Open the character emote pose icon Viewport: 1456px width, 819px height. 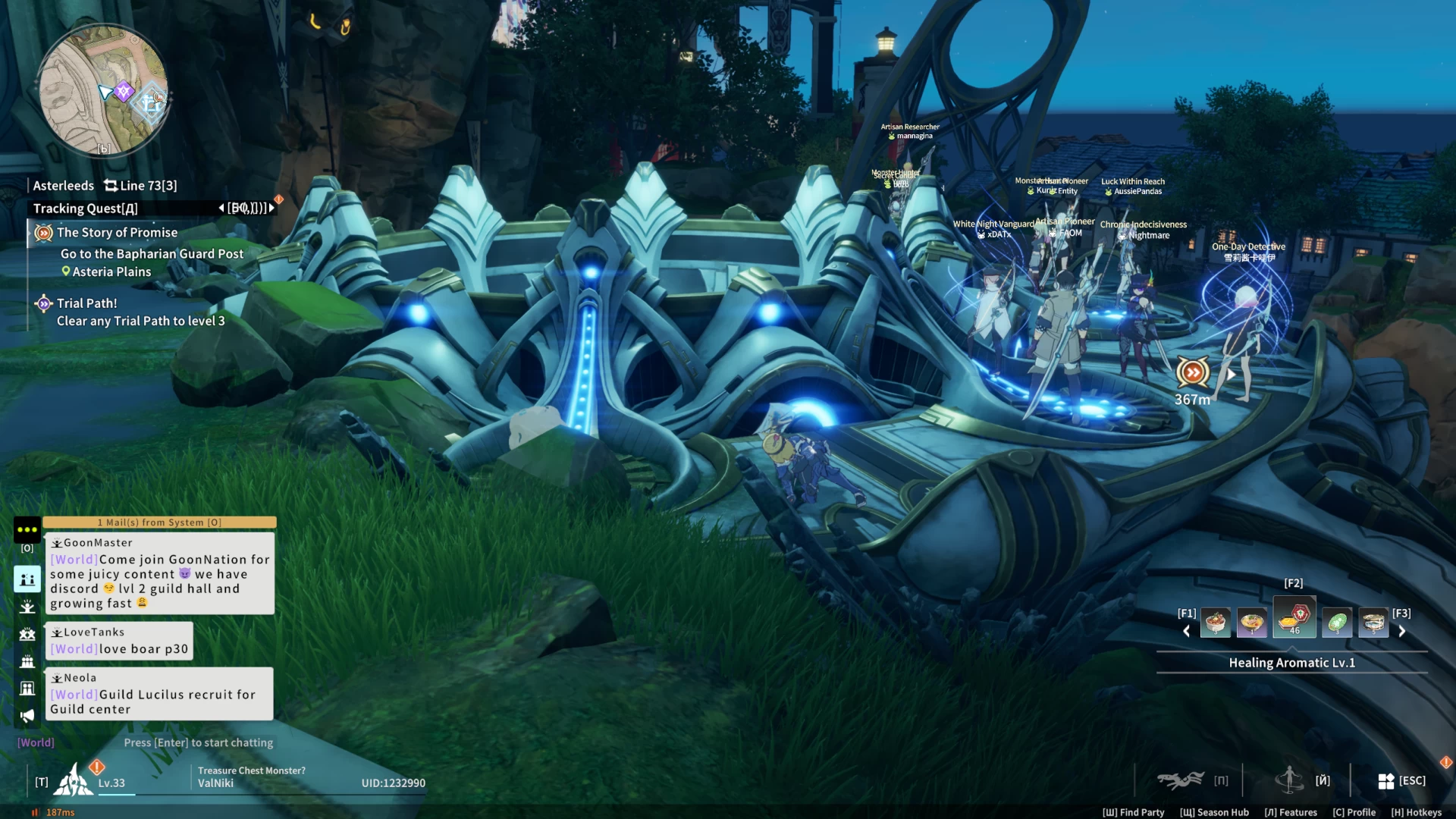(1288, 780)
